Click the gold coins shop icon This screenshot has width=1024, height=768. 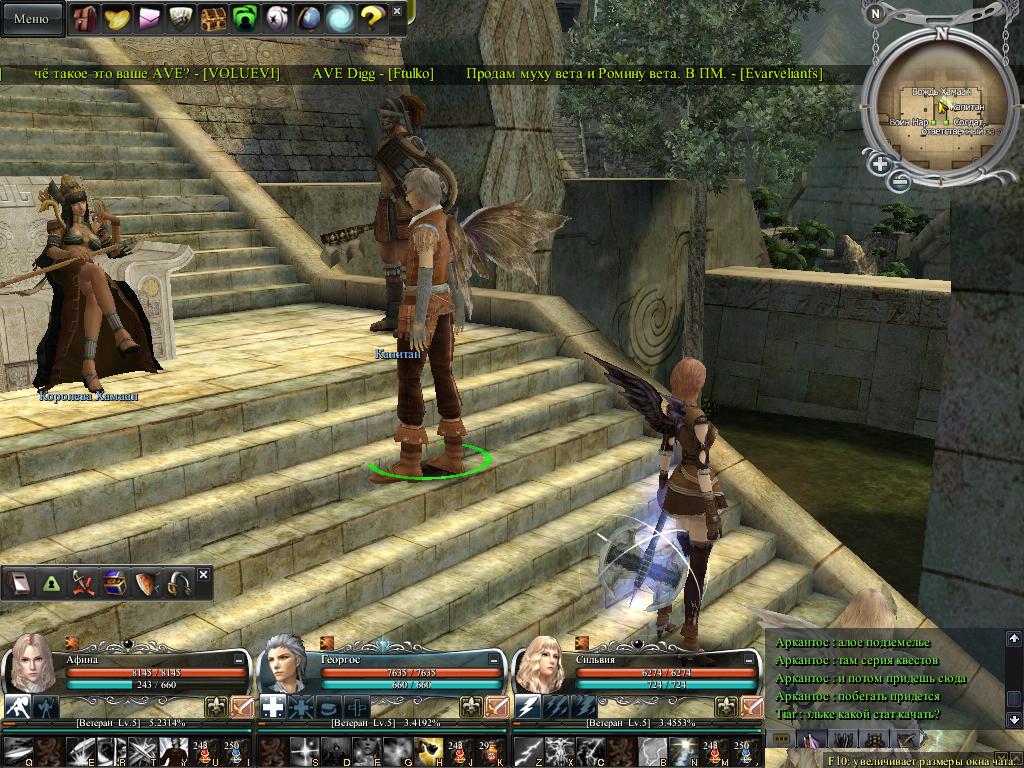(x=117, y=17)
